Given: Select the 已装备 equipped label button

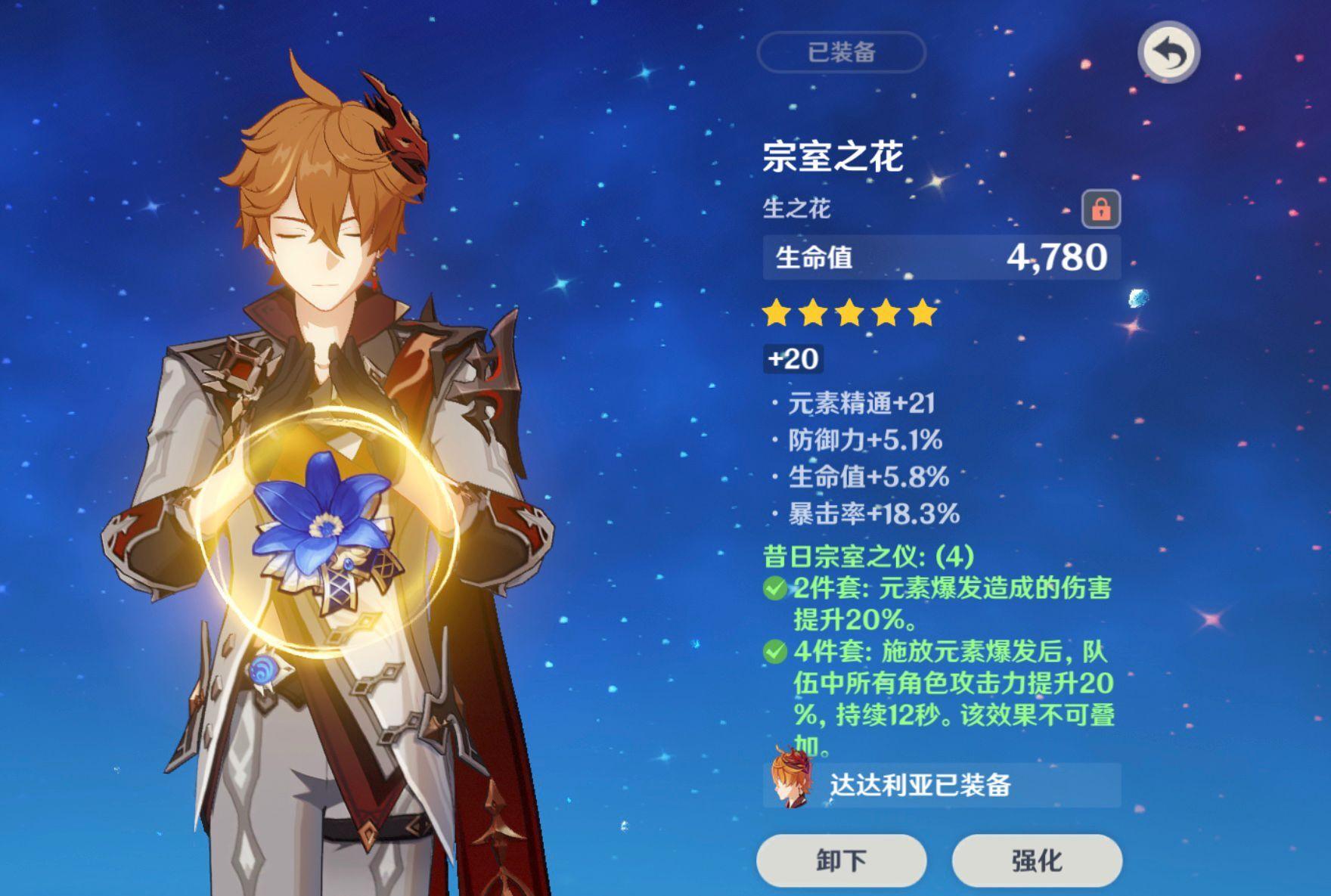Looking at the screenshot, I should (x=841, y=52).
